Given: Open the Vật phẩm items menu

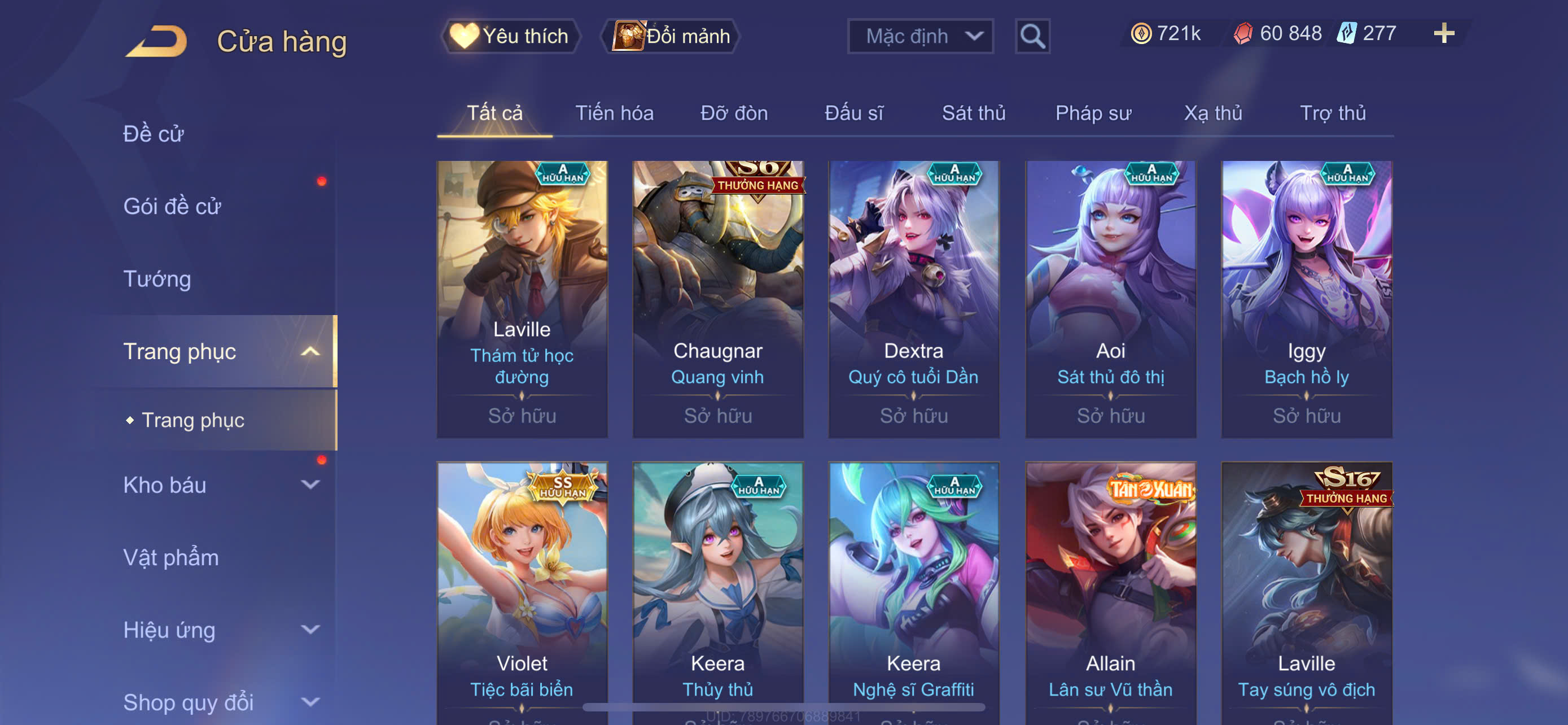Looking at the screenshot, I should (170, 557).
